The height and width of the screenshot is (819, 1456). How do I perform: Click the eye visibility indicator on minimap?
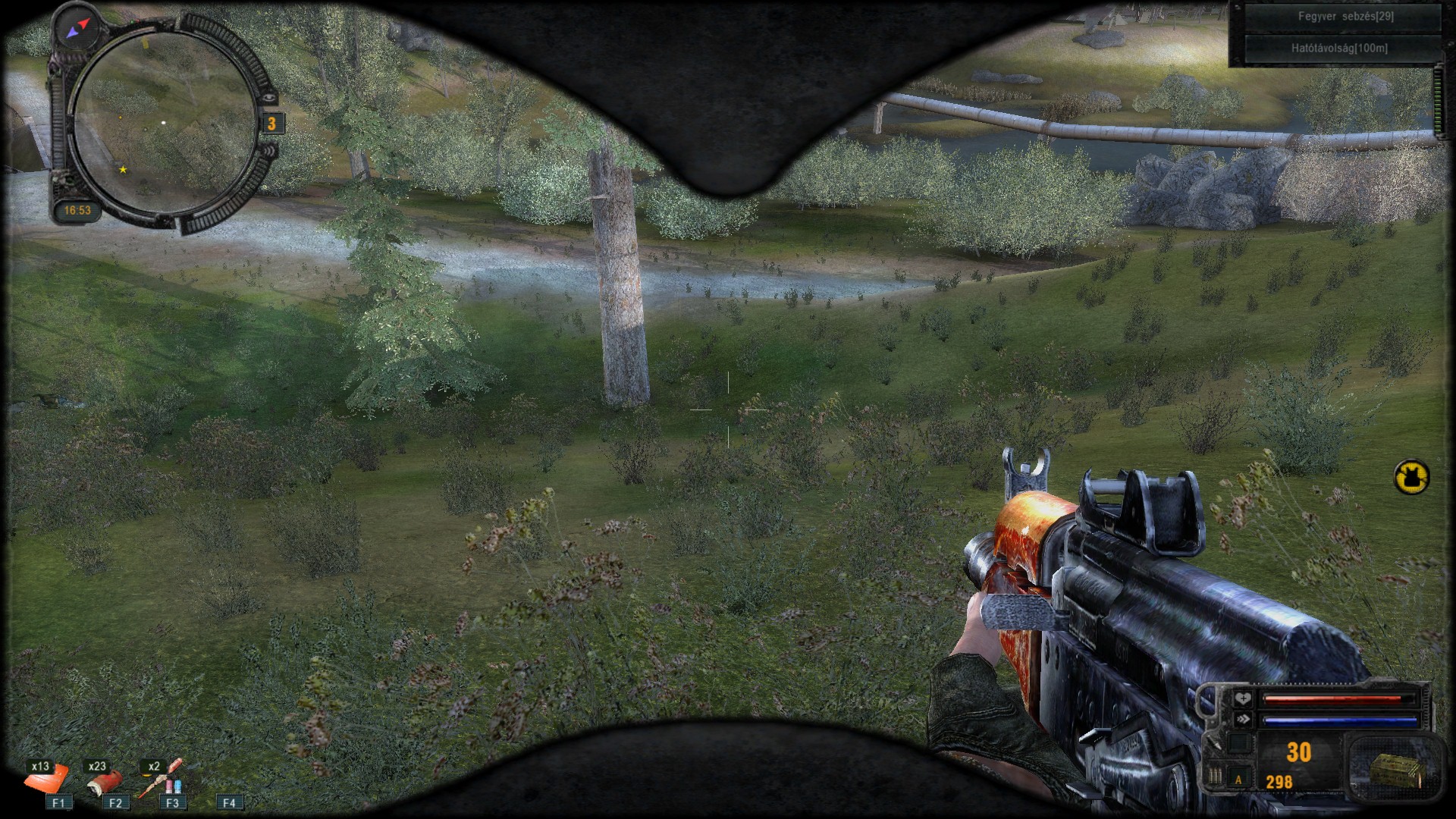click(269, 97)
